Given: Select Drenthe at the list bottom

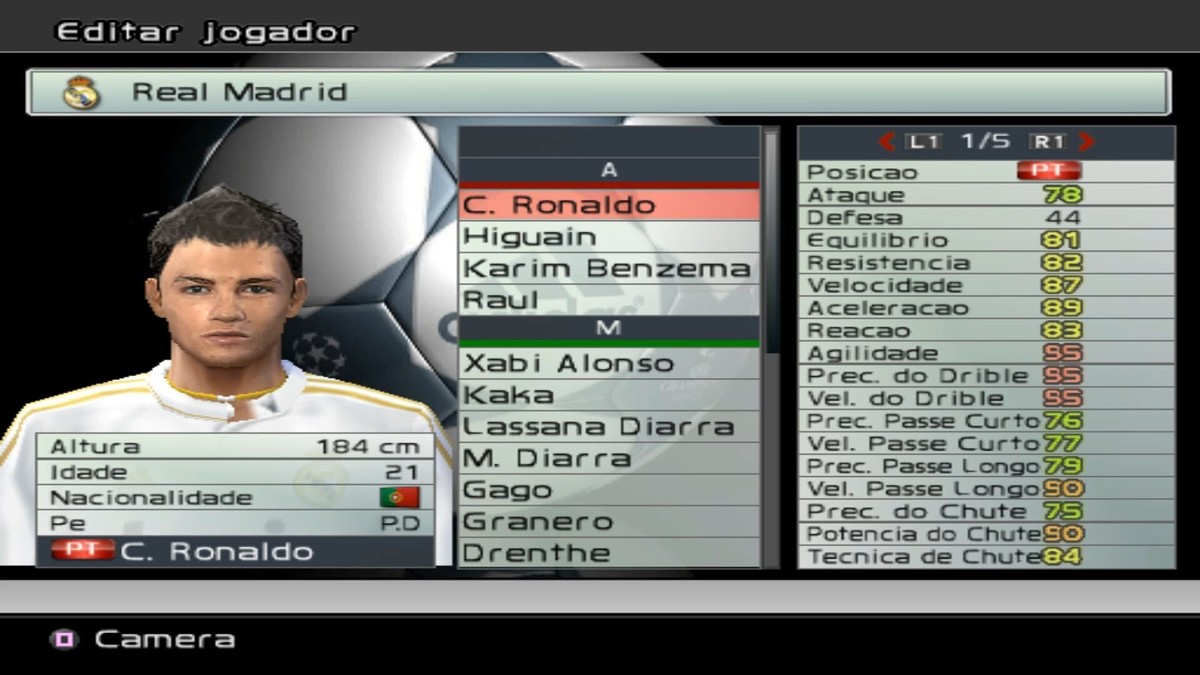Looking at the screenshot, I should tap(608, 553).
